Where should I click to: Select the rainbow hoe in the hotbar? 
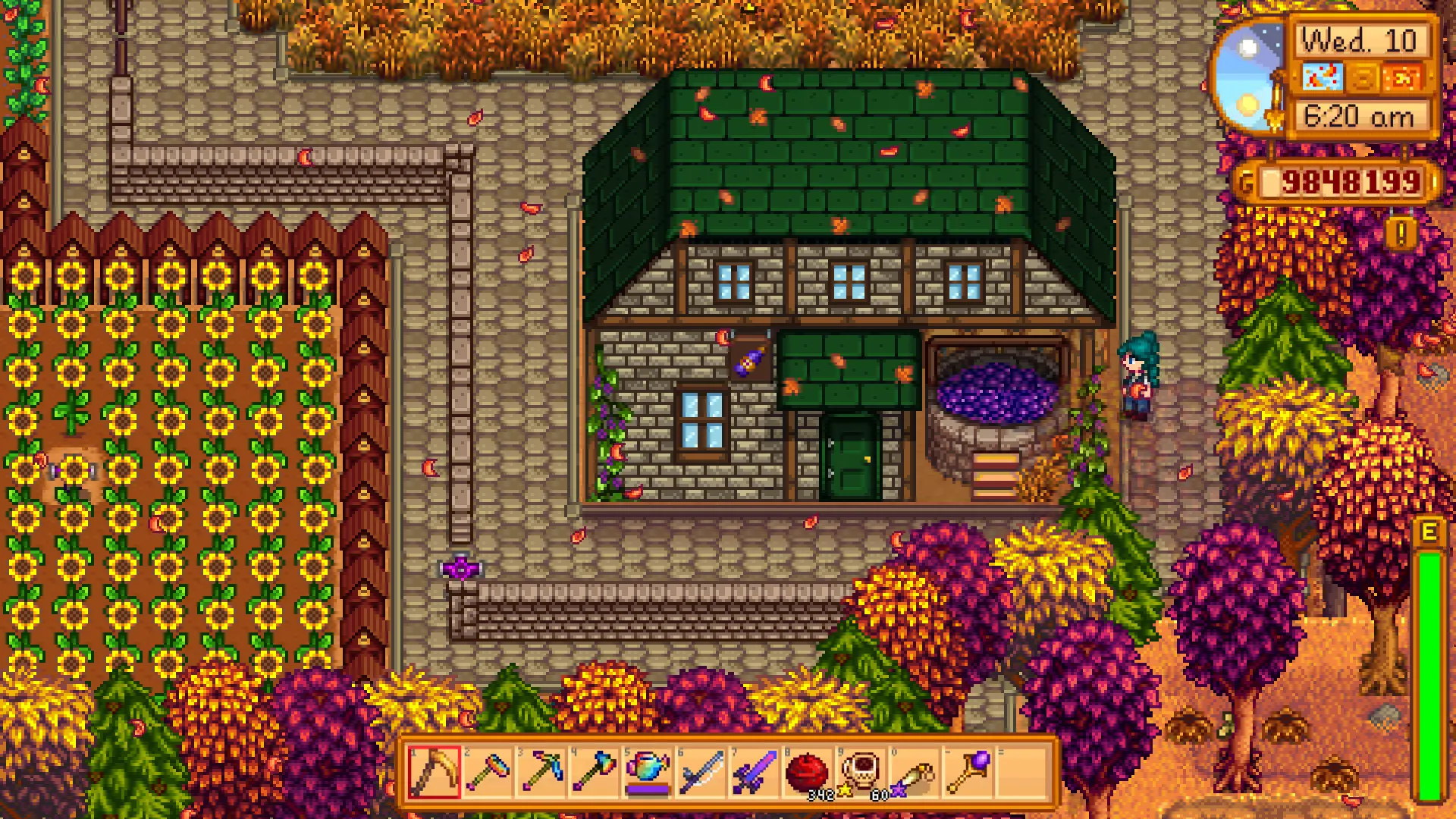point(487,773)
